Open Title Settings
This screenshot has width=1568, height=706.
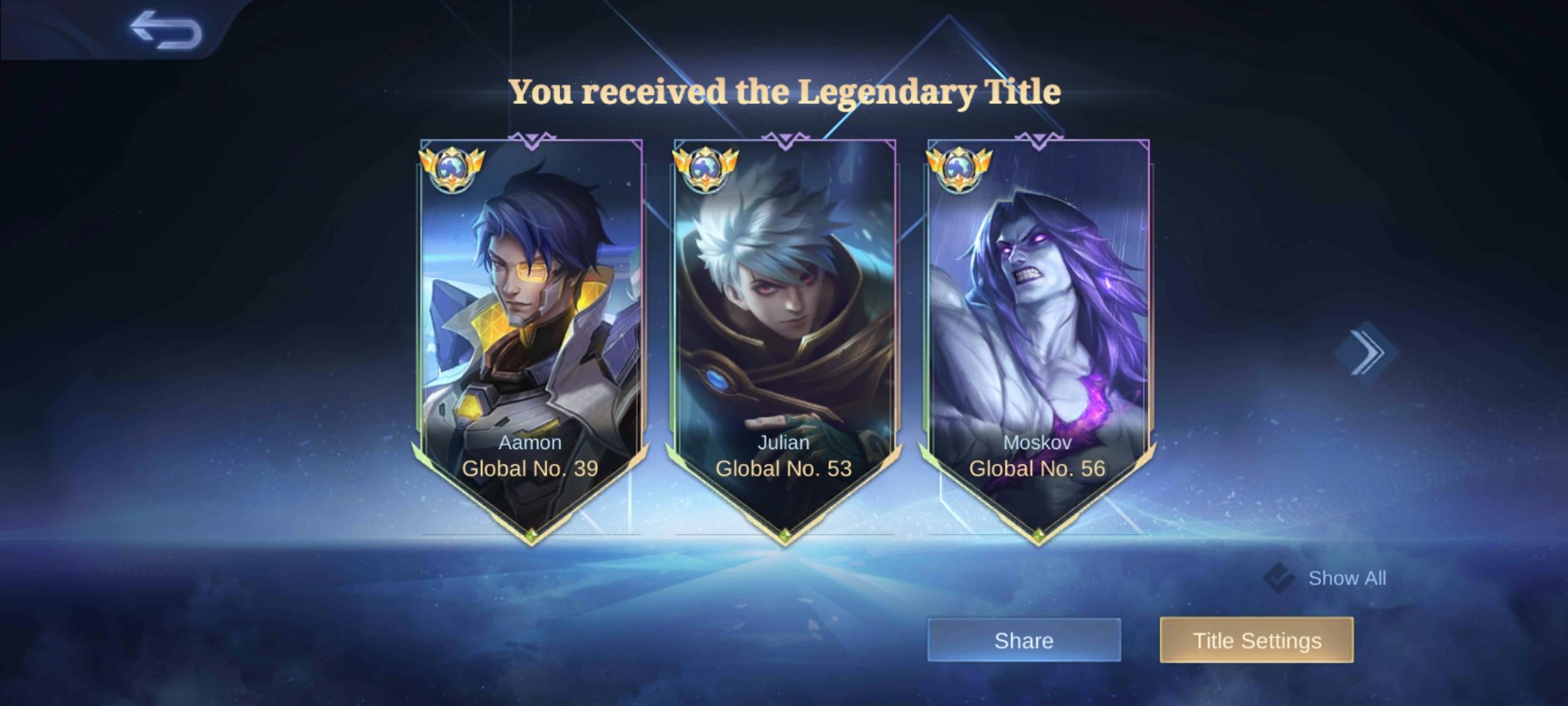click(x=1256, y=641)
